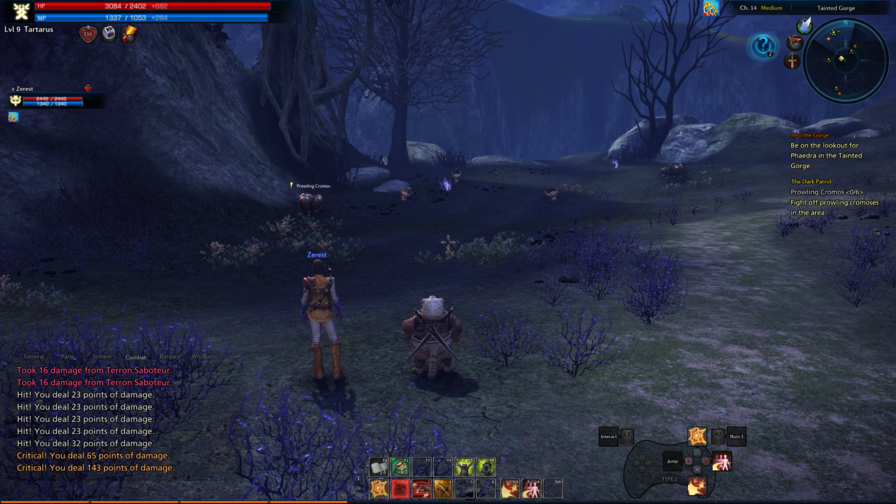The width and height of the screenshot is (896, 504).
Task: Select the red flag icon beside the minimap
Action: tap(795, 43)
